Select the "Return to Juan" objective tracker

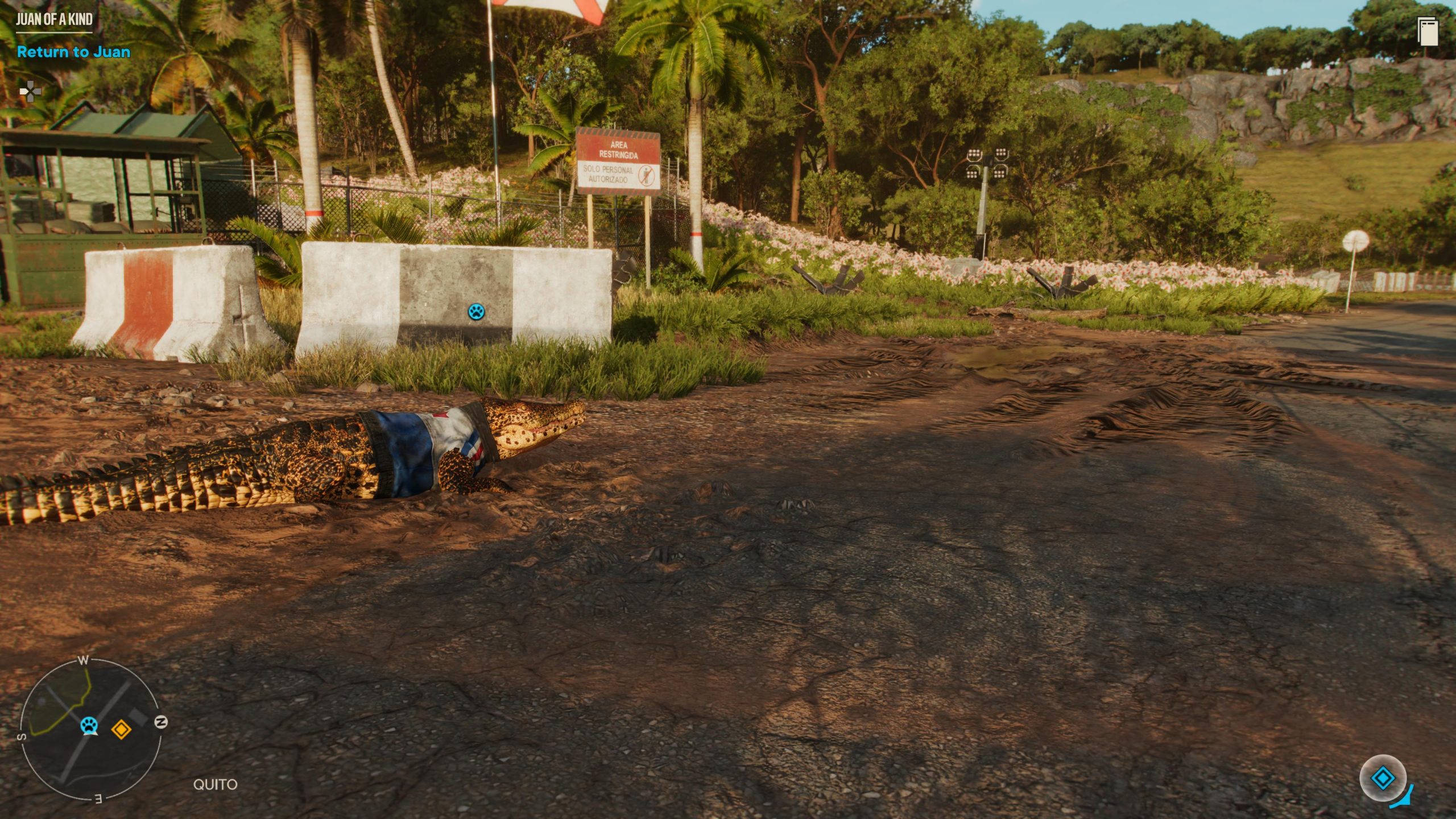point(73,52)
